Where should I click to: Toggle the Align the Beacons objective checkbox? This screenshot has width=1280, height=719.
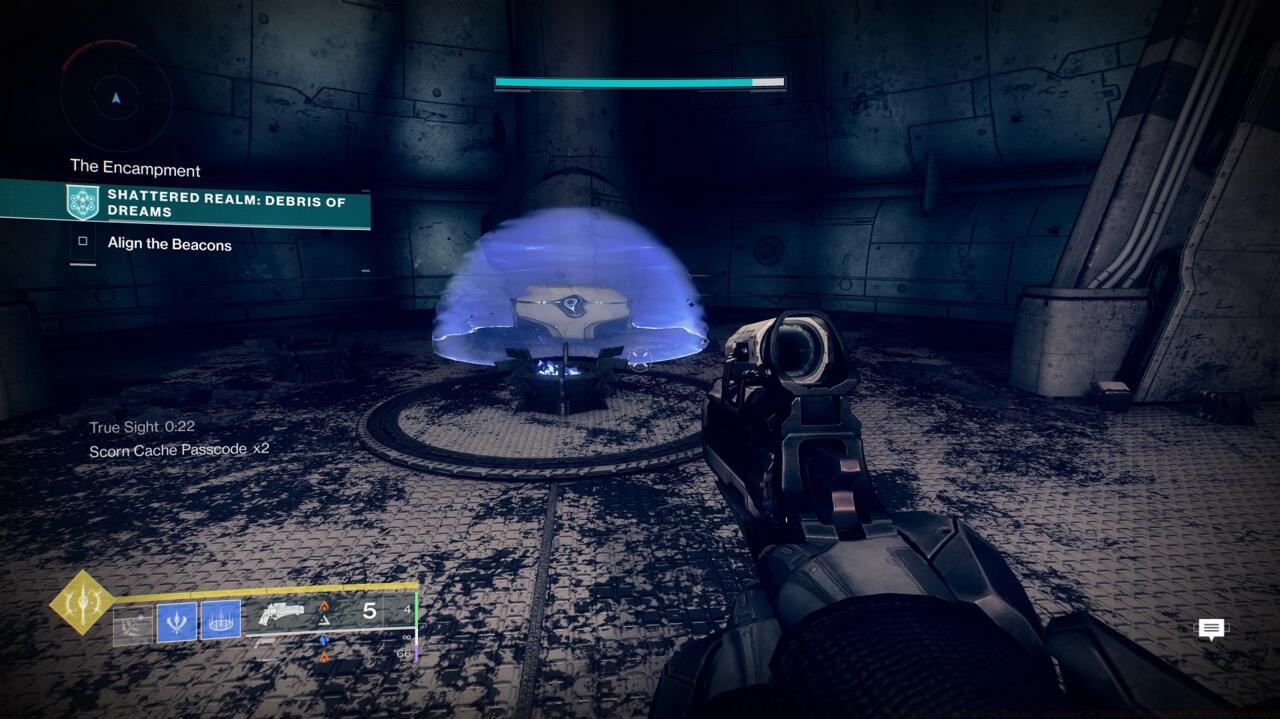(x=83, y=241)
